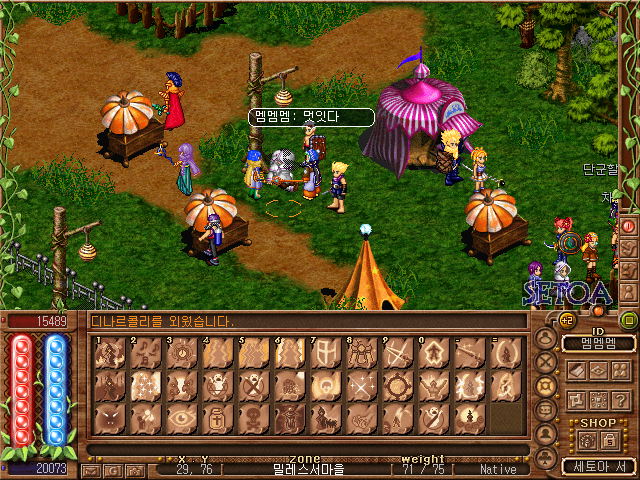Use the music notes skill in slot 2
This screenshot has height=480, width=640.
point(145,353)
